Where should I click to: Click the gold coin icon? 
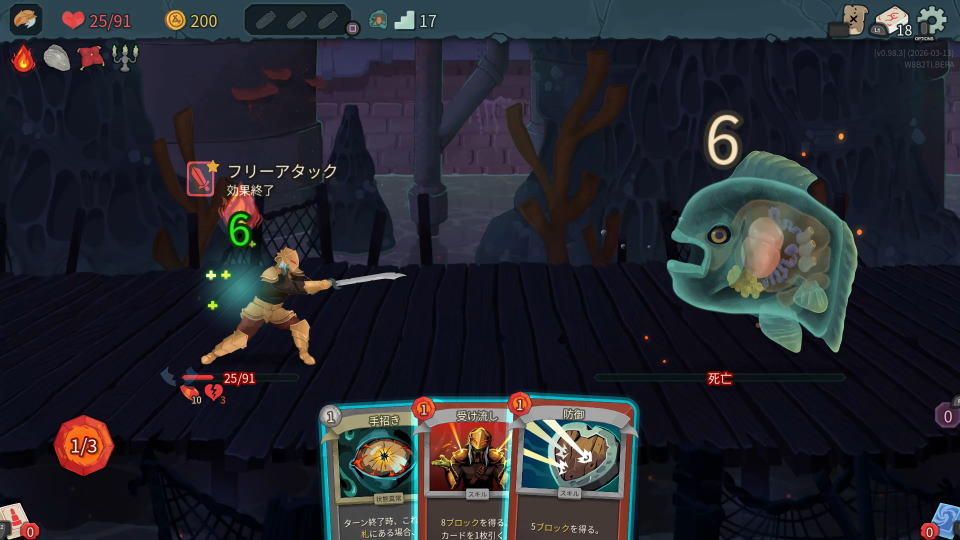(x=176, y=20)
